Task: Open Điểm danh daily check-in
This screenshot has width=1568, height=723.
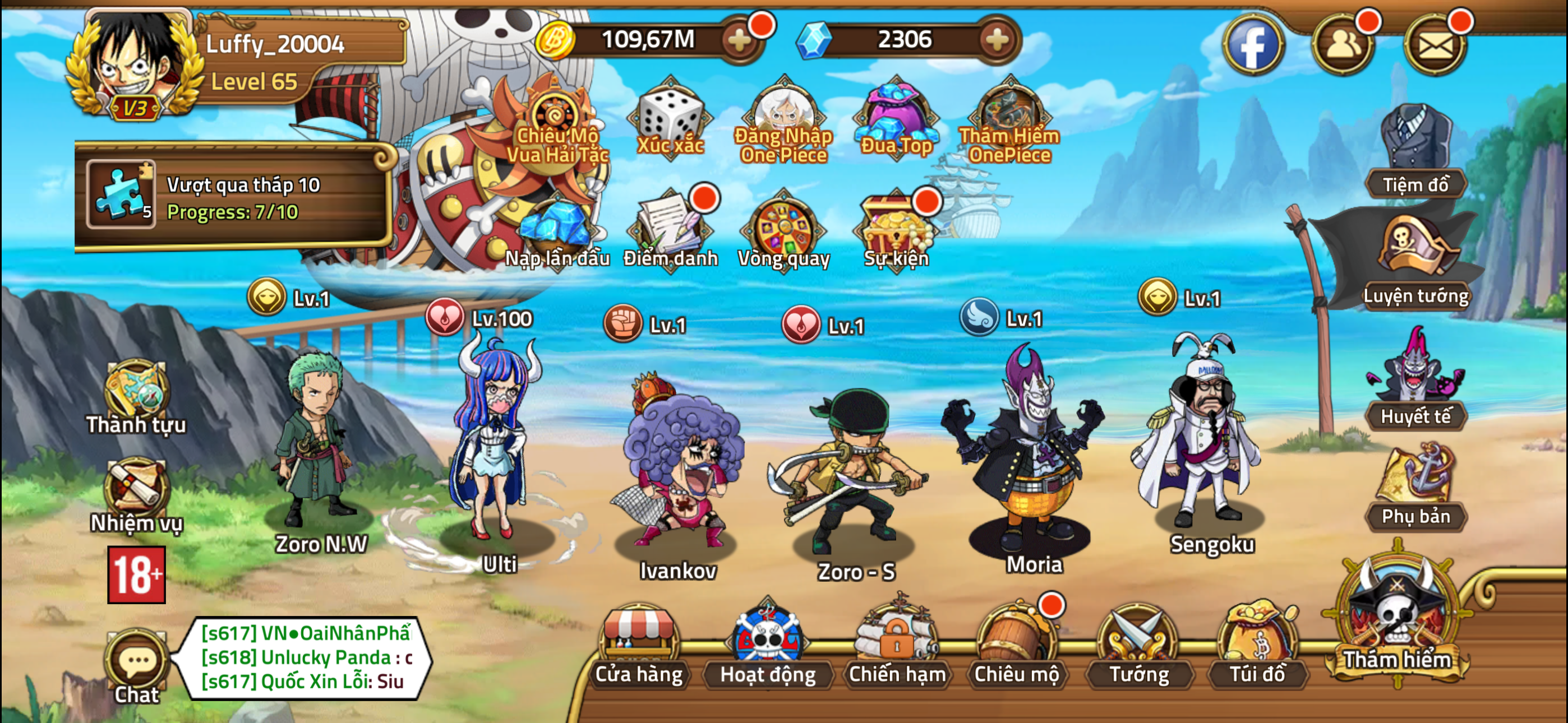Action: pos(670,231)
